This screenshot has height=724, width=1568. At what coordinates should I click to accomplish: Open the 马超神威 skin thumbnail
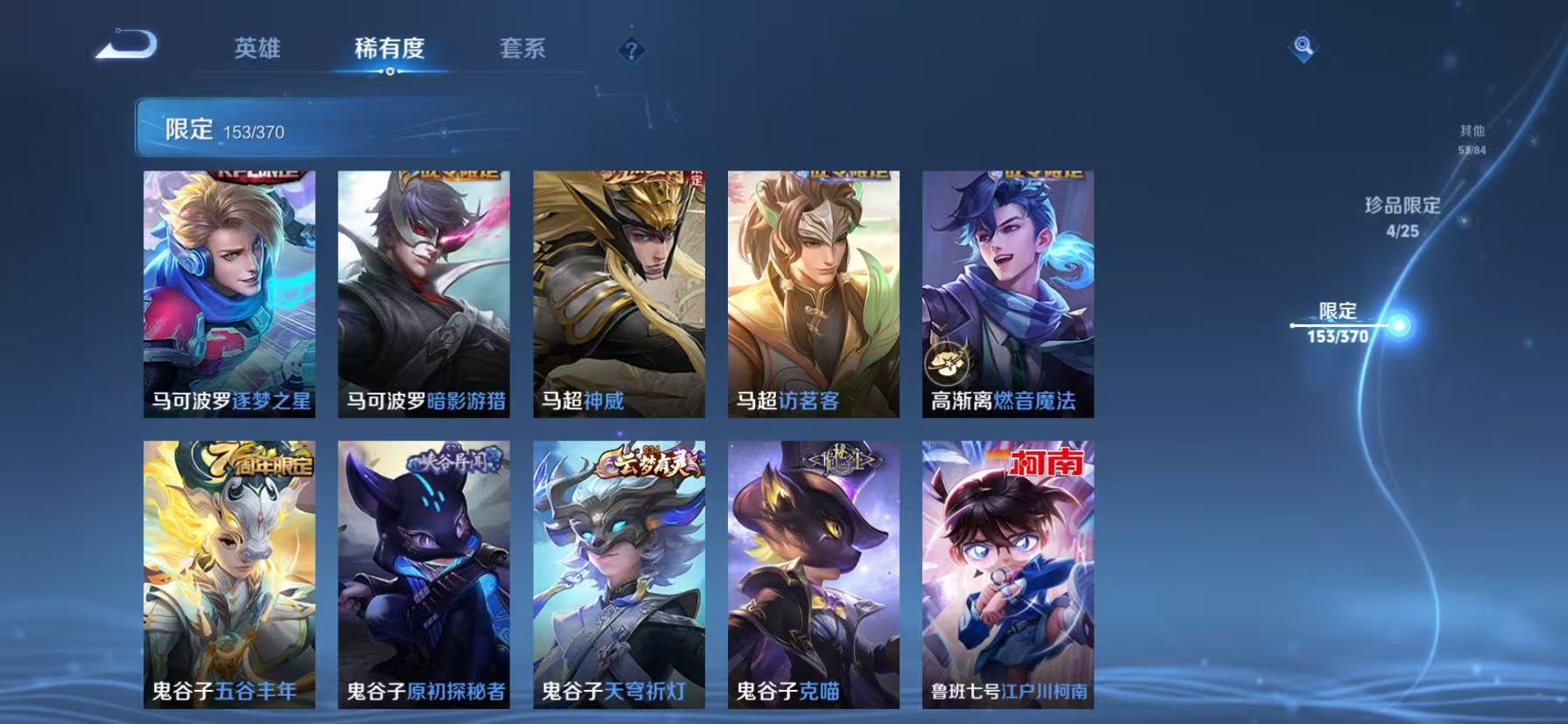pos(618,293)
